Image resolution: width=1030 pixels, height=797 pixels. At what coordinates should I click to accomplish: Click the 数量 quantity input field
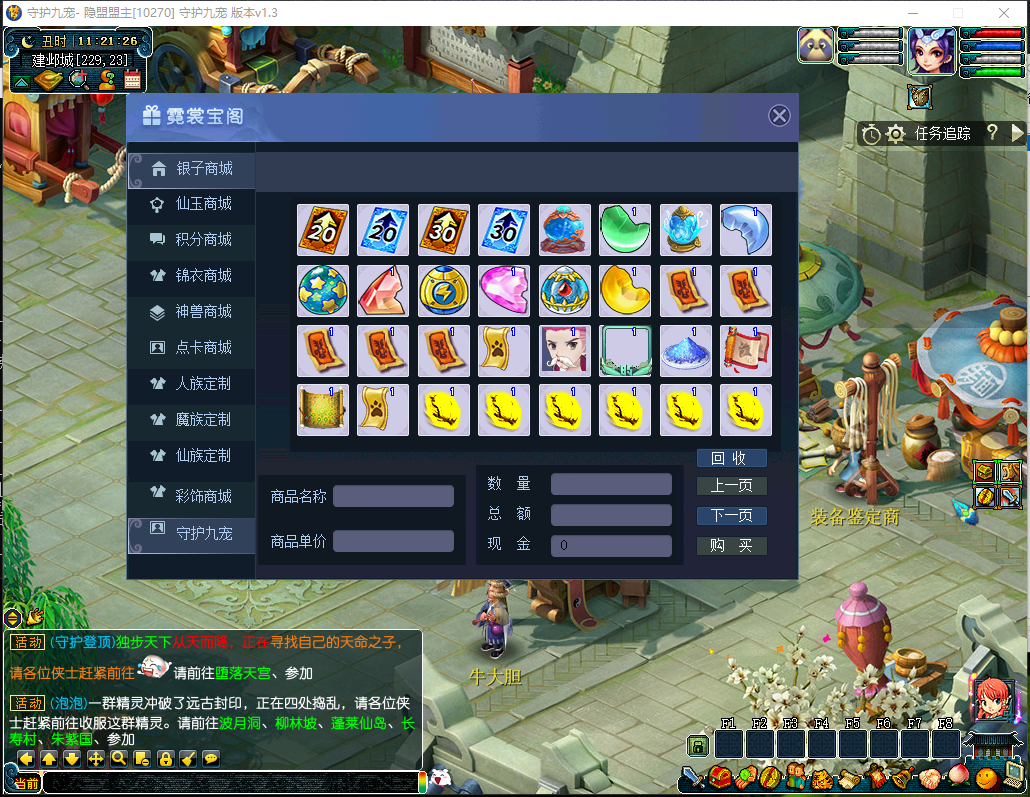611,485
